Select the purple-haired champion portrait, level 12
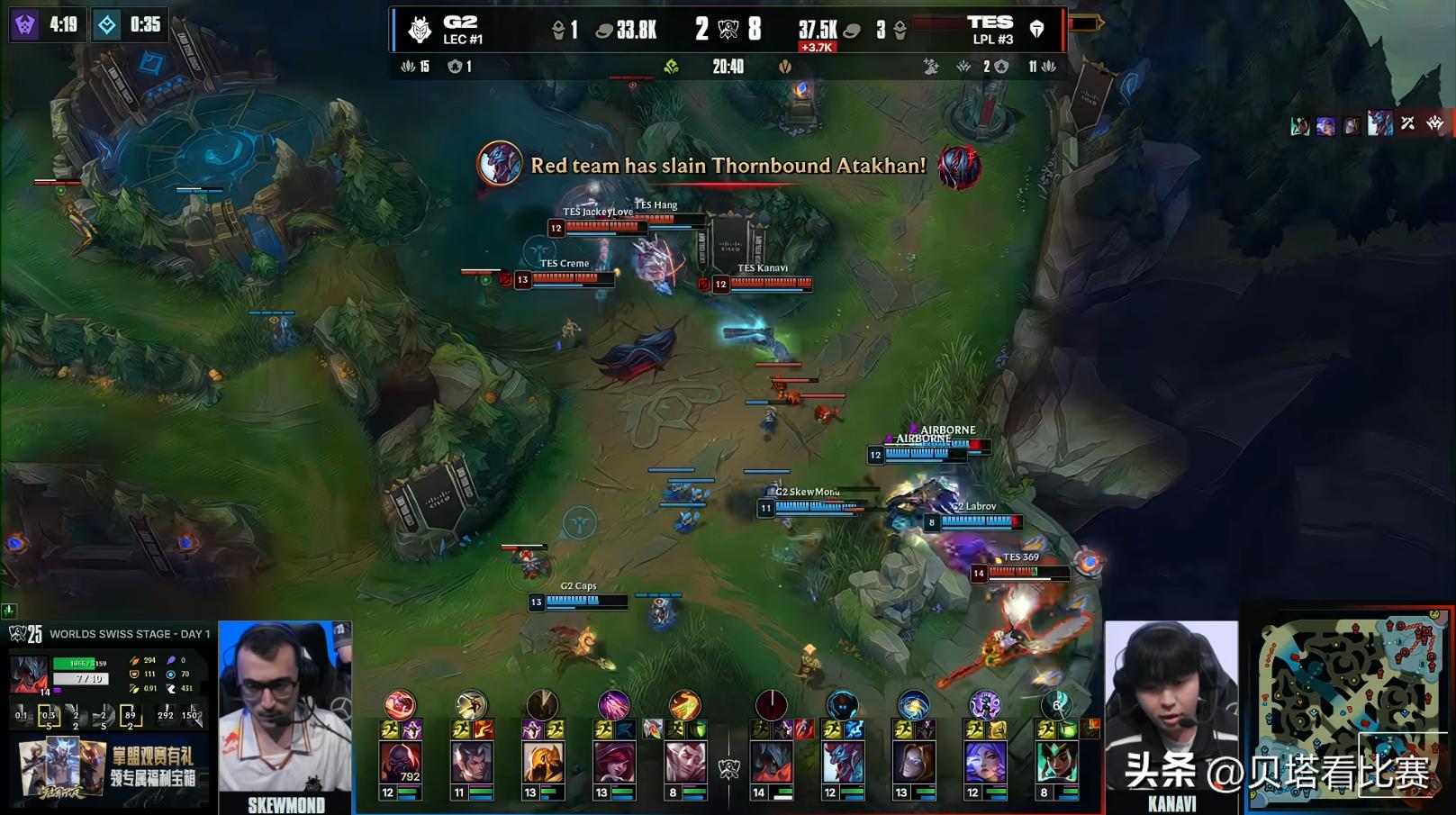Screen dimensions: 1456x815 coord(984,762)
